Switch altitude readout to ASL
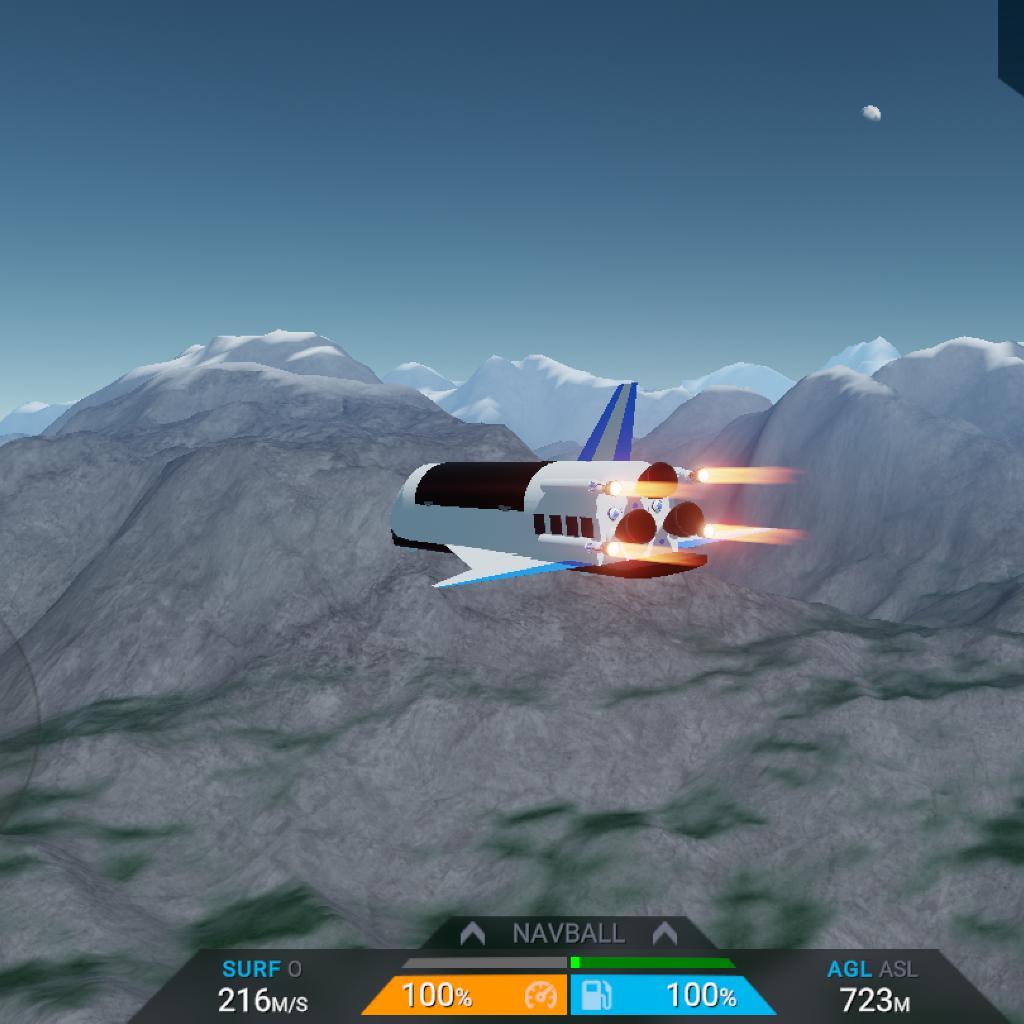 pyautogui.click(x=898, y=969)
